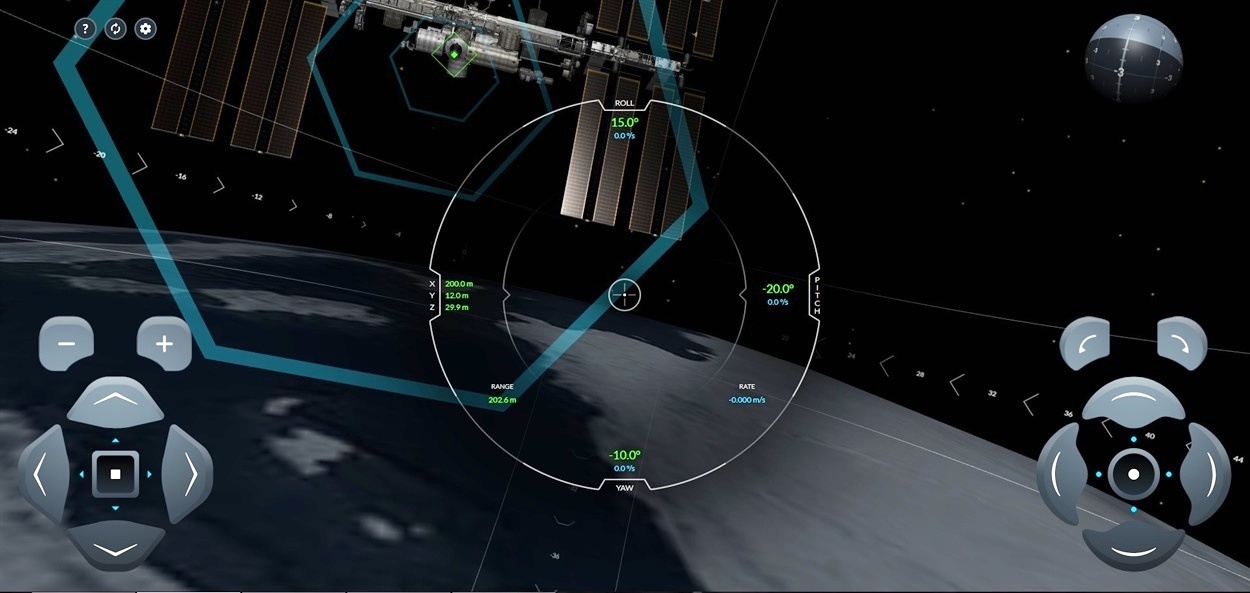Open the help question mark button
The width and height of the screenshot is (1250, 593).
[85, 29]
